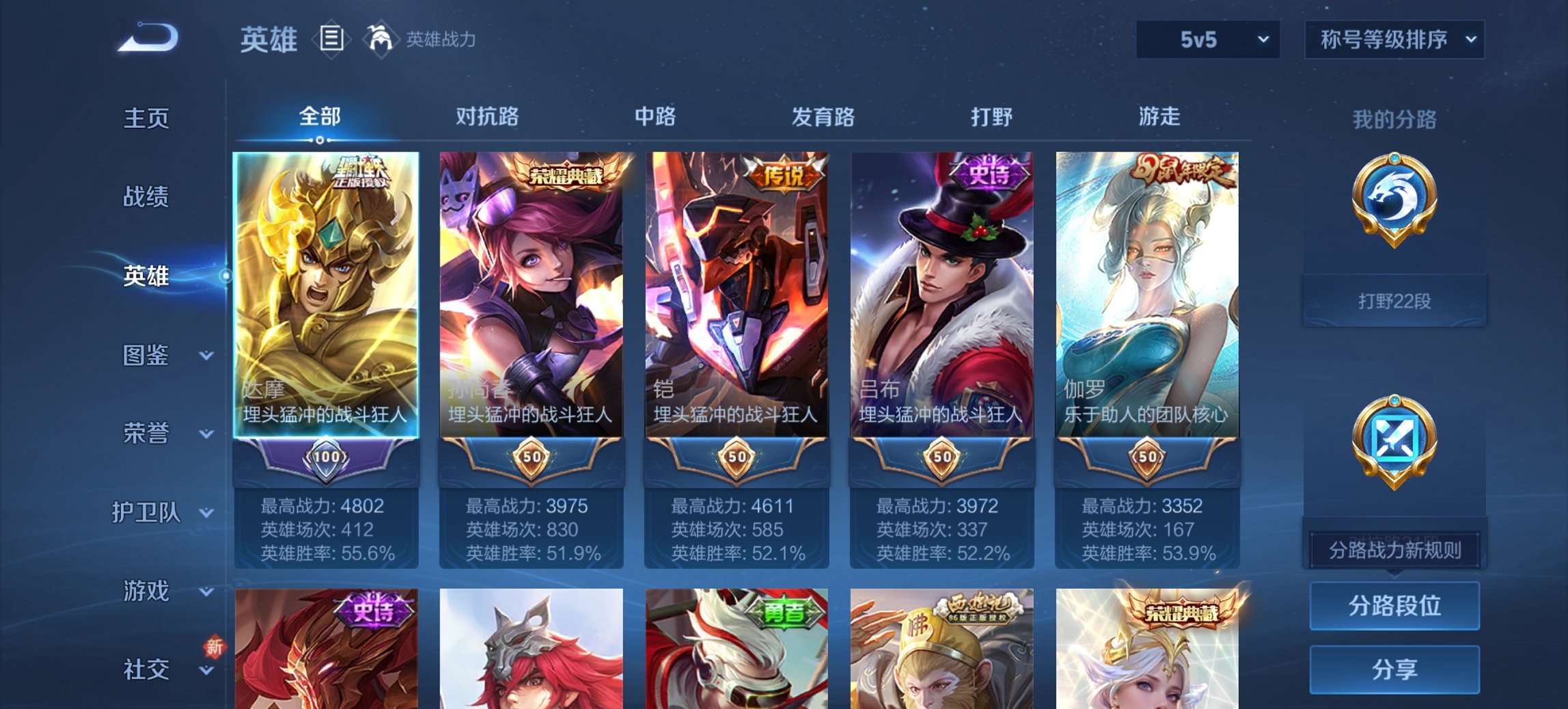1568x709 pixels.
Task: Click the 分路段位 button
Action: (1394, 606)
